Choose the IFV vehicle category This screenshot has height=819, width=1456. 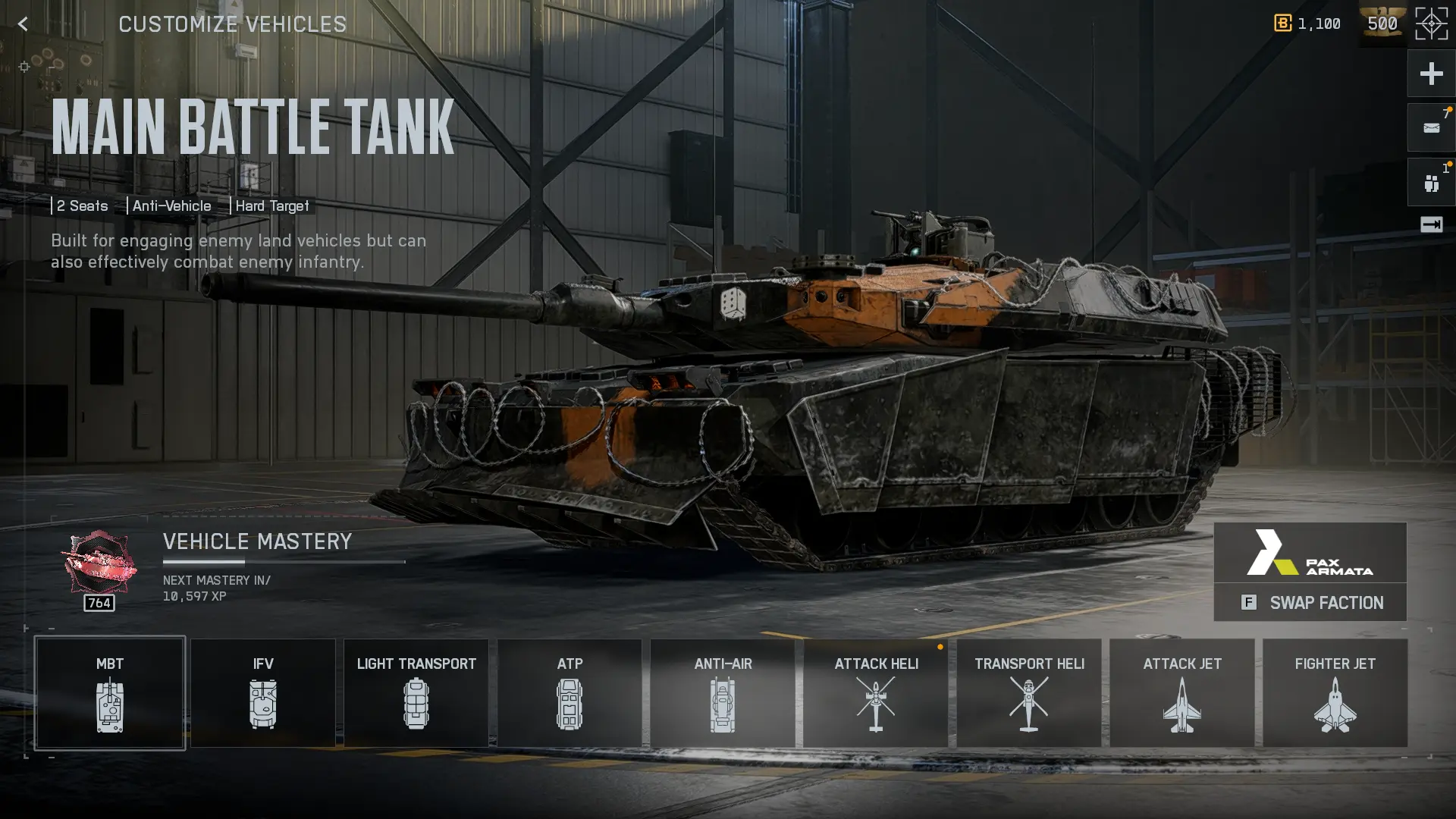(263, 693)
